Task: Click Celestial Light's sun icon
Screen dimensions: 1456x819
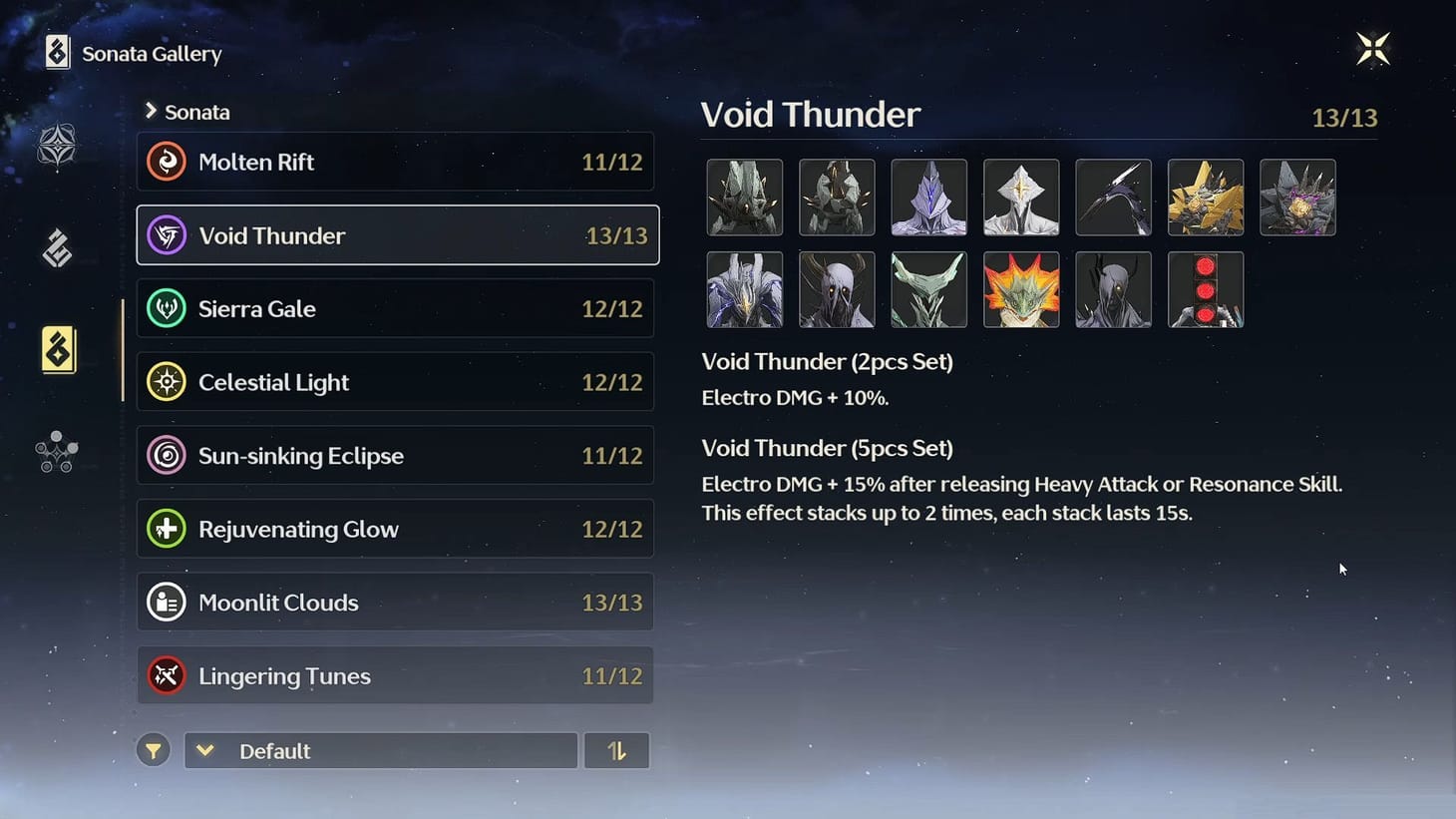Action: pos(167,382)
